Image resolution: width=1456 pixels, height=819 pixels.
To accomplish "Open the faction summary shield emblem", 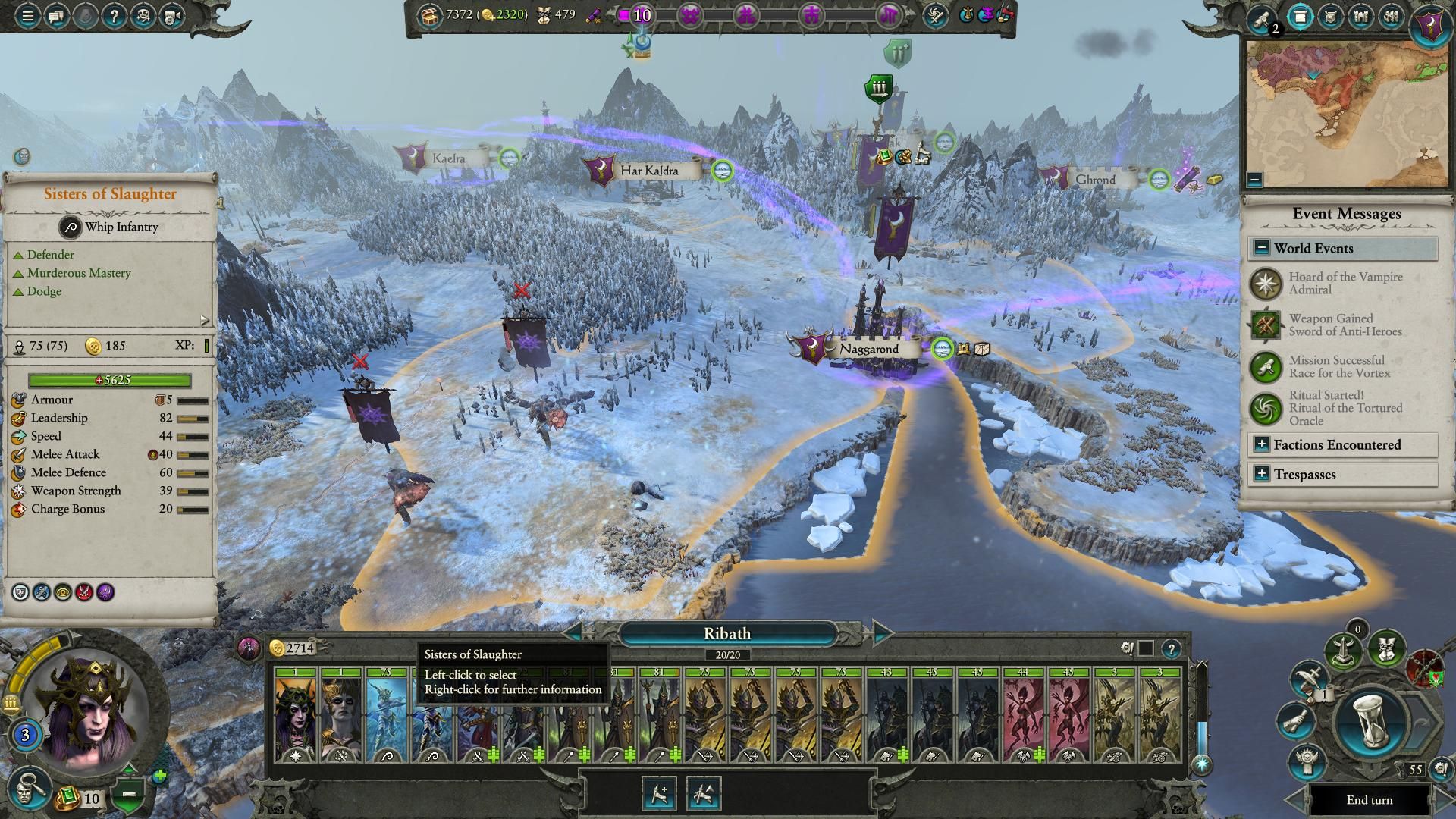I will [1429, 24].
